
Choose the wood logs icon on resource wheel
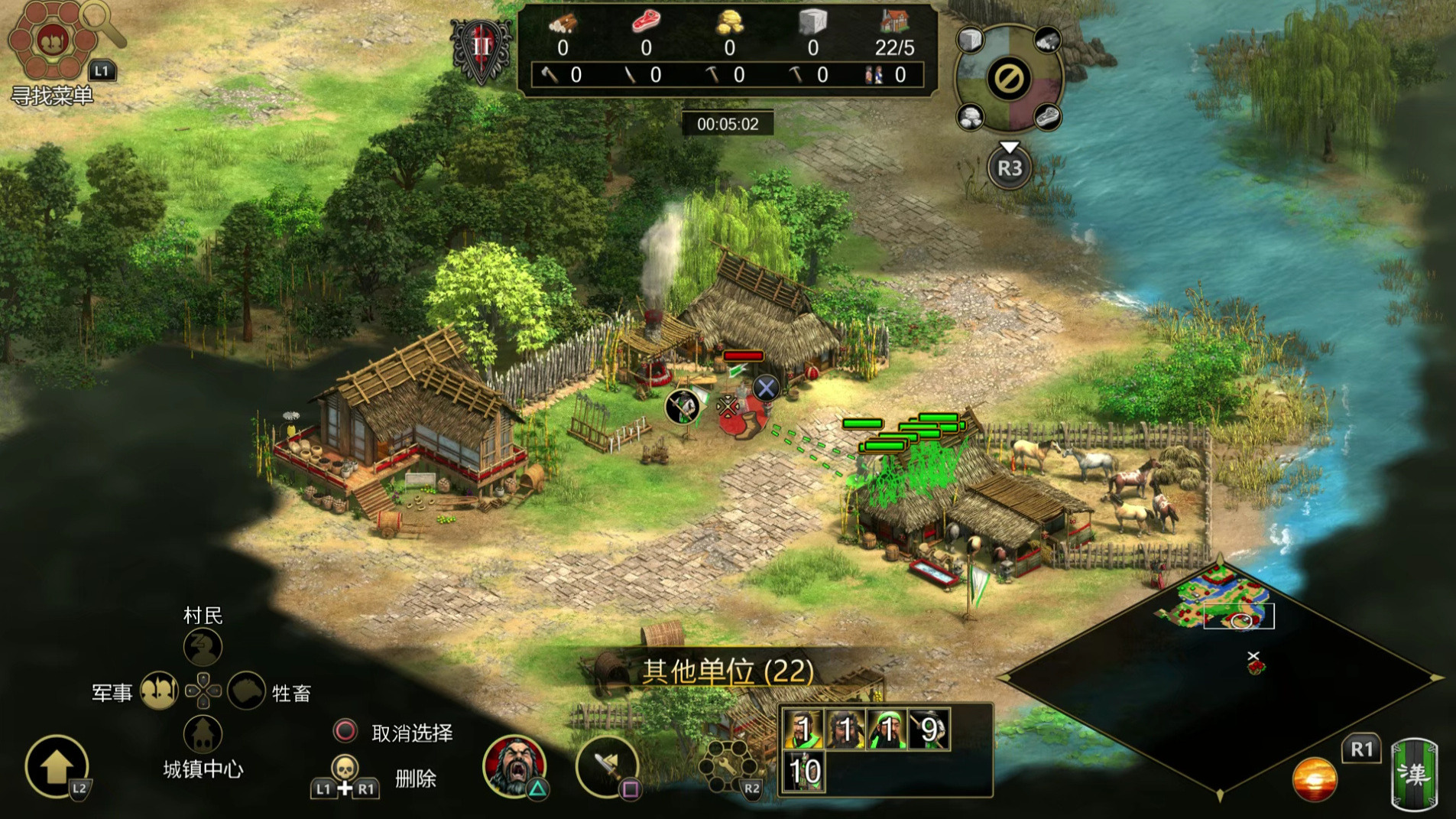click(1047, 40)
